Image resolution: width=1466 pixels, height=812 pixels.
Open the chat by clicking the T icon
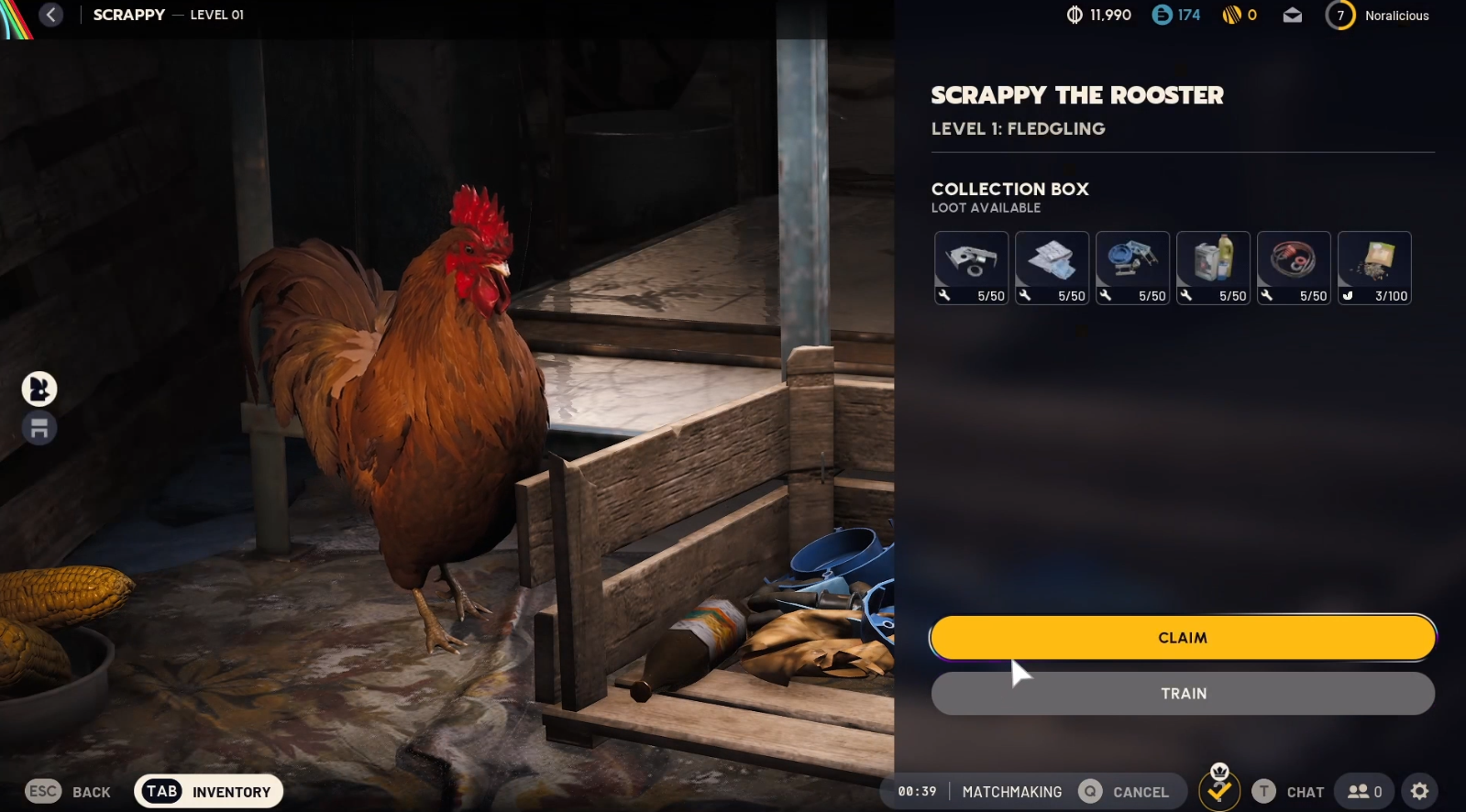click(x=1262, y=790)
